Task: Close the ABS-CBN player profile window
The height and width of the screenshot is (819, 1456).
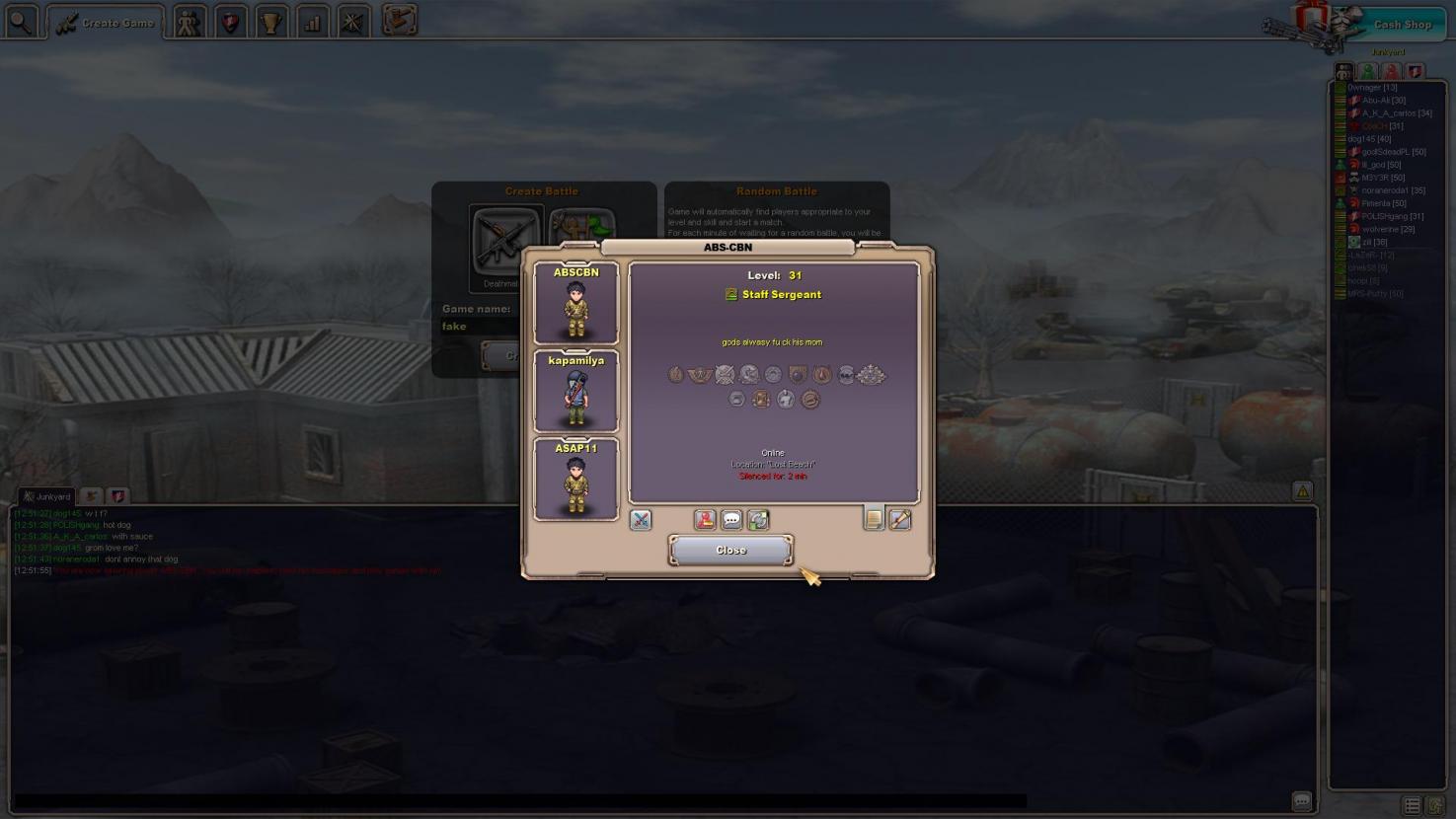Action: point(730,551)
